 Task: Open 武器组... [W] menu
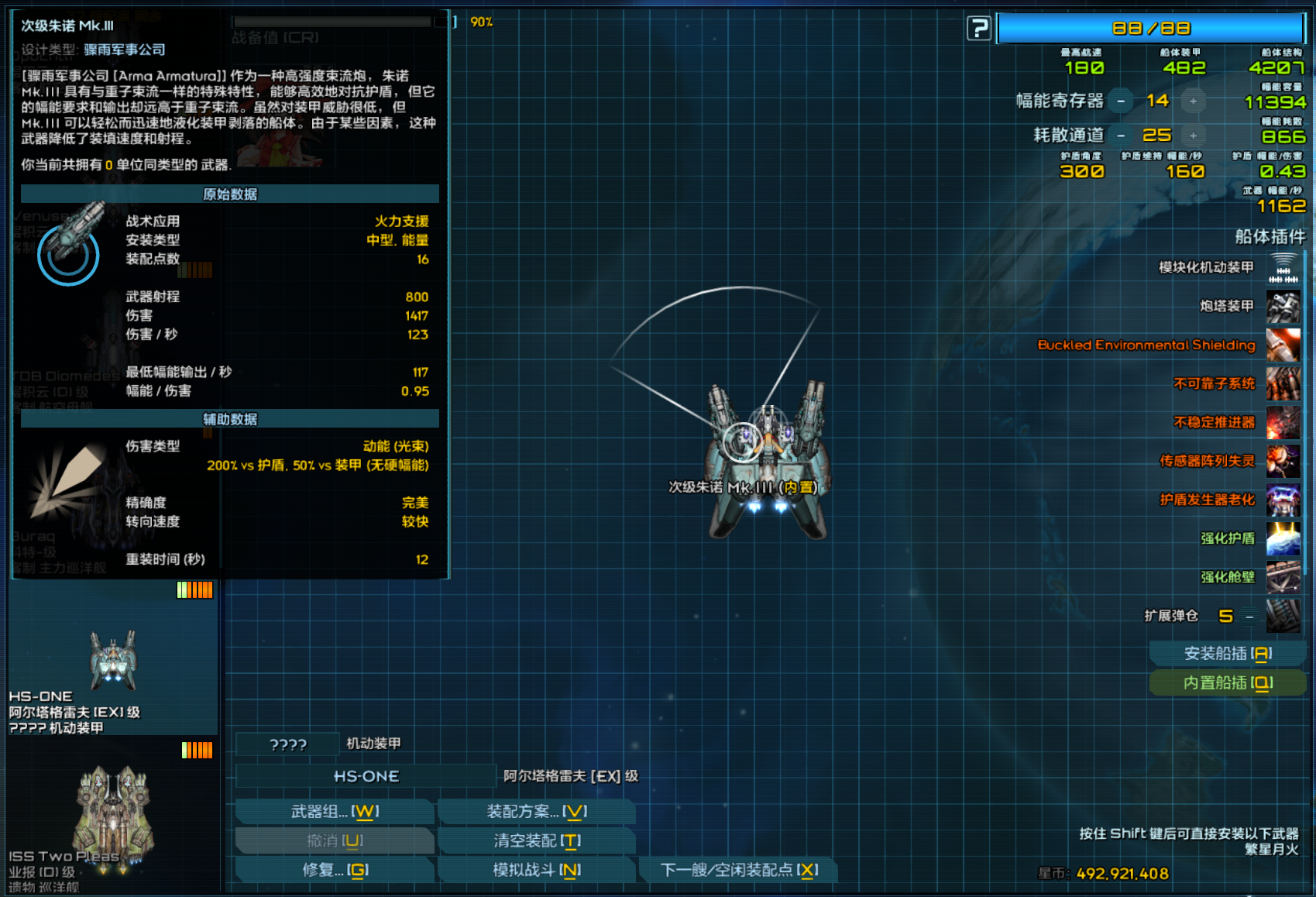pos(335,812)
